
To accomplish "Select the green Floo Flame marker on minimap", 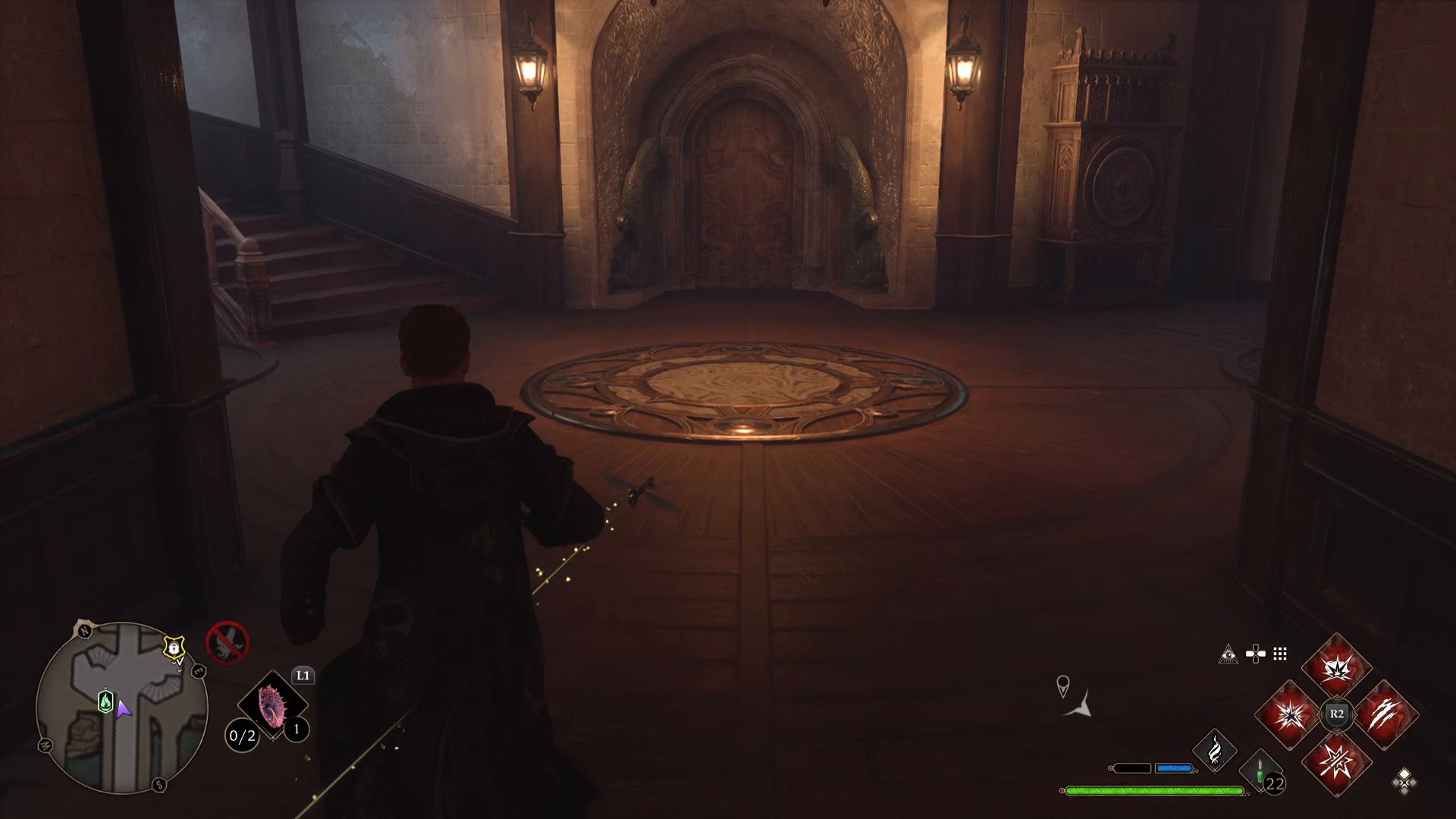I will tap(106, 701).
